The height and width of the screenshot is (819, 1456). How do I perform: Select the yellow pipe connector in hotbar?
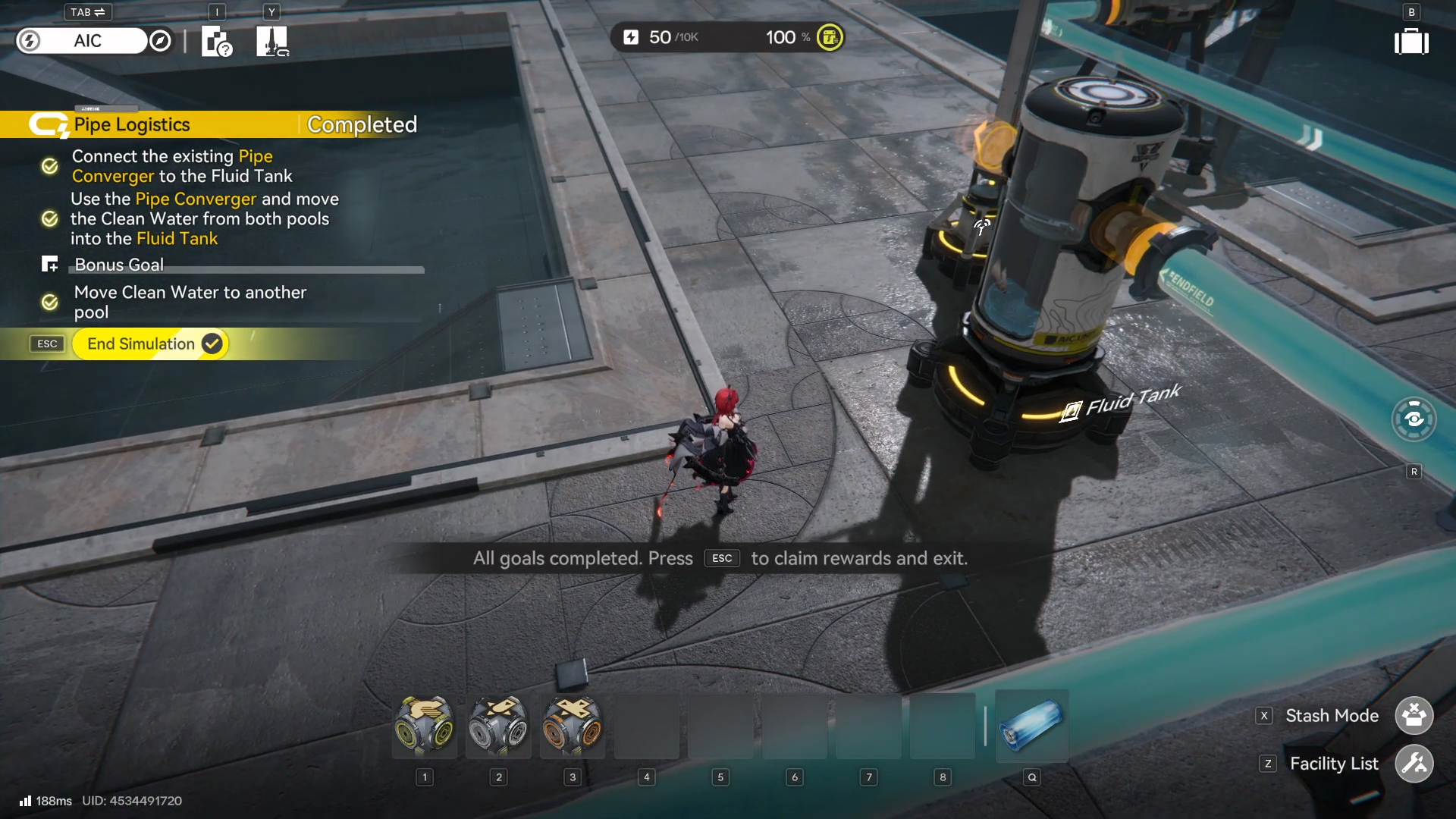[x=425, y=726]
